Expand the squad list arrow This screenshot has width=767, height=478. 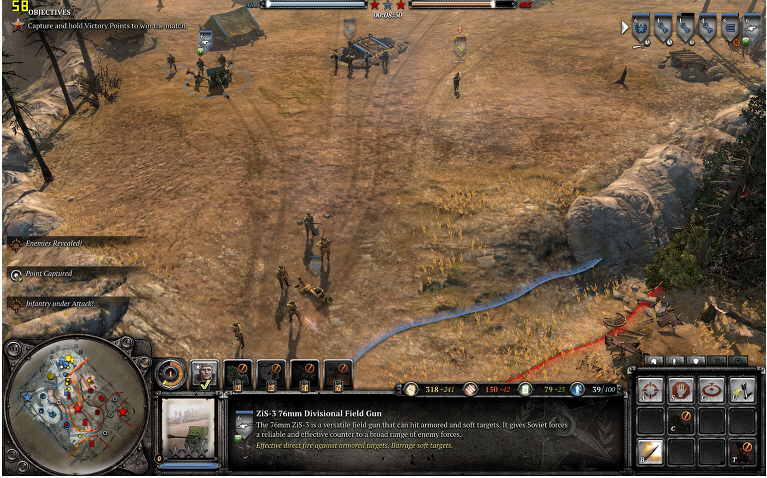click(625, 27)
